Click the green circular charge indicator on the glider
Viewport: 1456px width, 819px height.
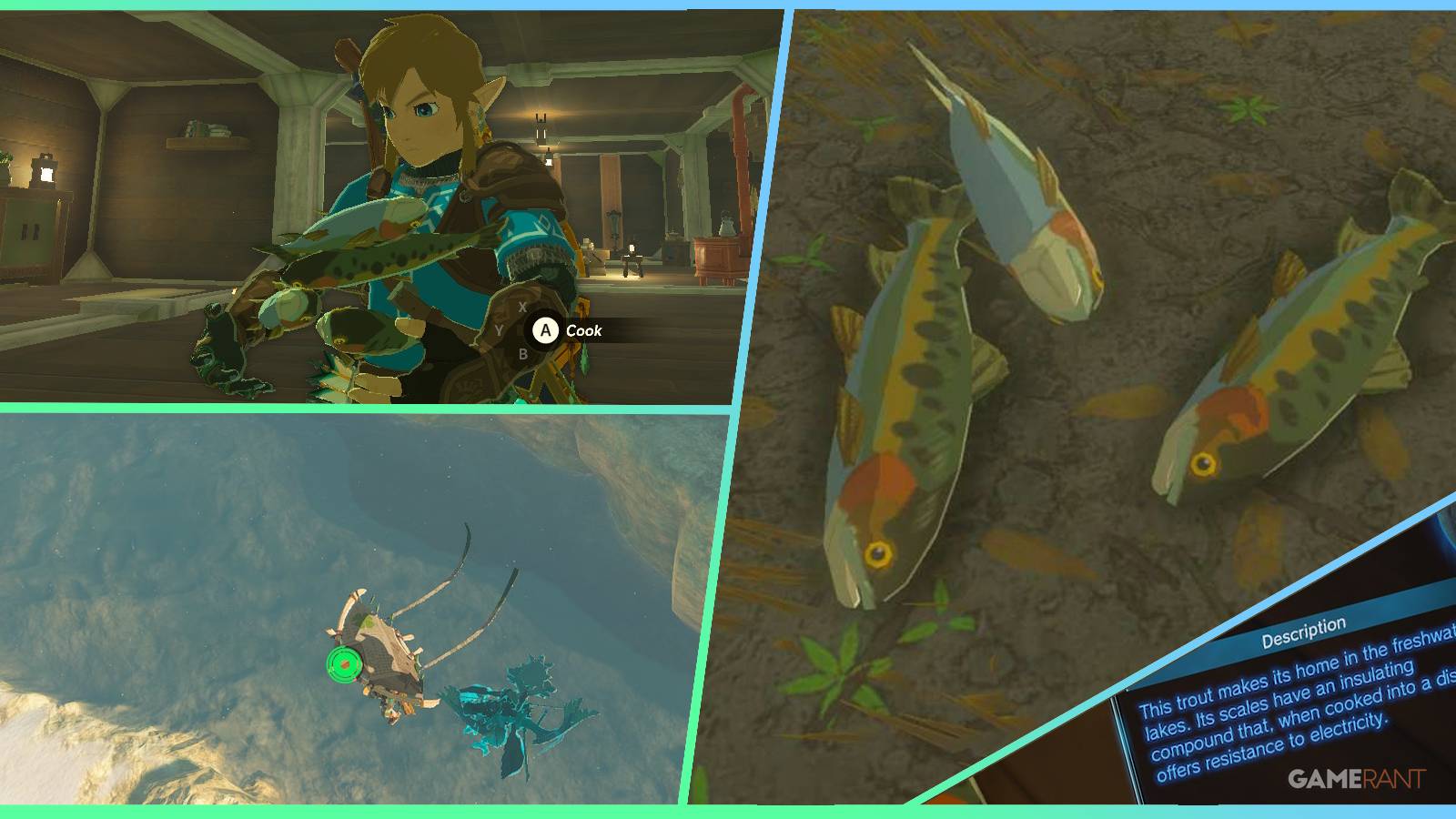(344, 665)
